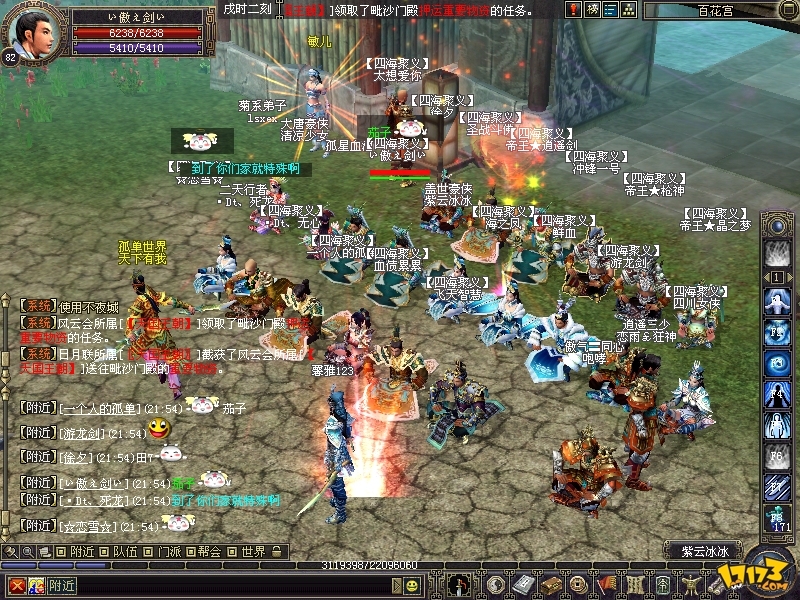
Task: Click the red X button beside chat input
Action: click(15, 585)
